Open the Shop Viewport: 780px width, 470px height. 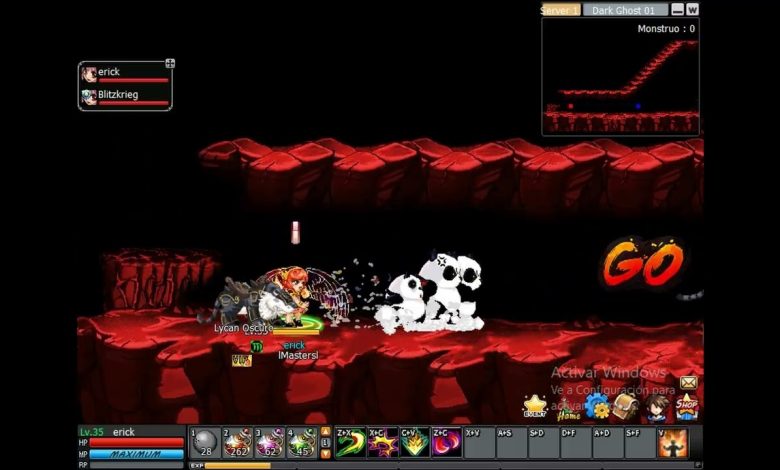point(686,407)
